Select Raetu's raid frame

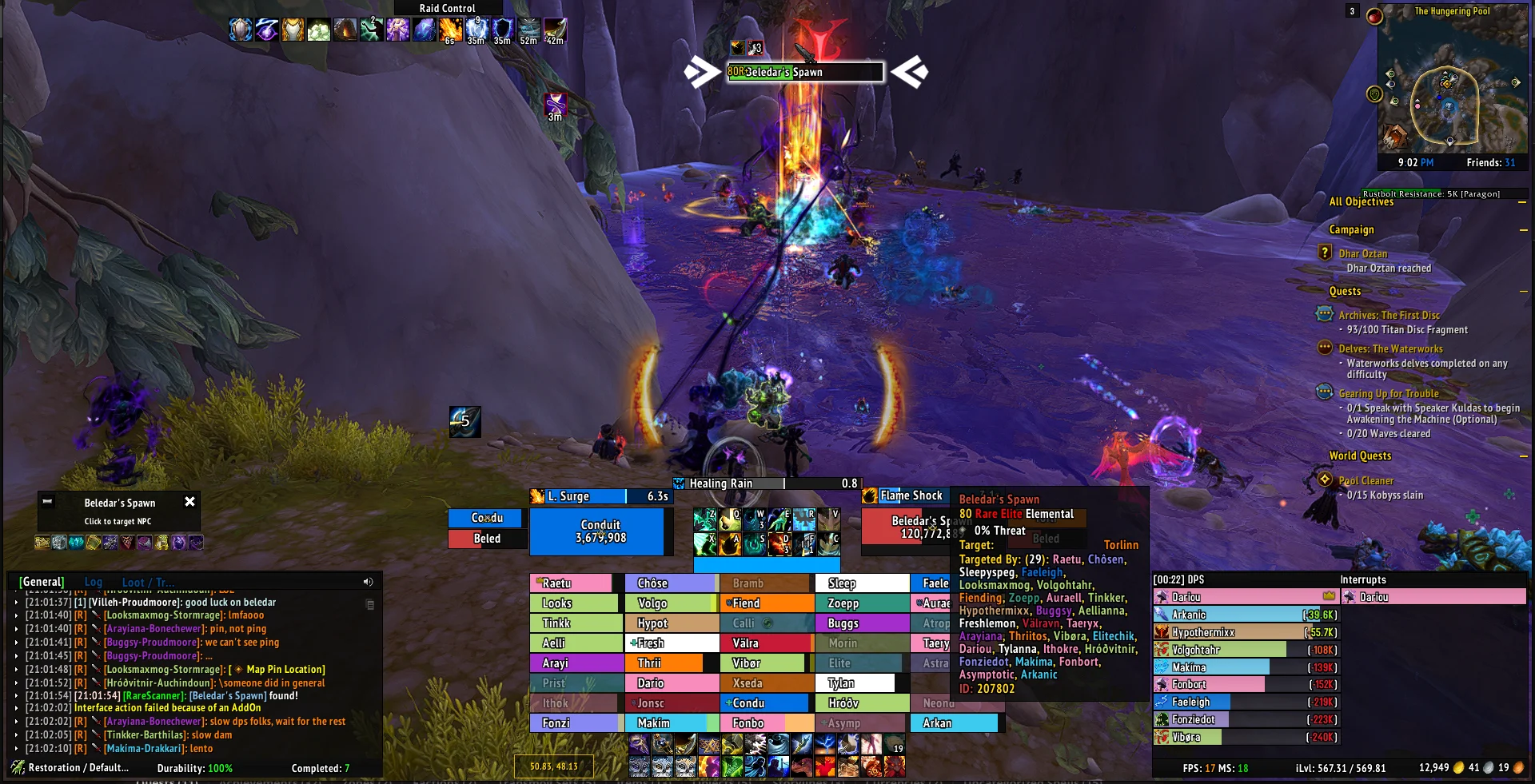click(570, 583)
